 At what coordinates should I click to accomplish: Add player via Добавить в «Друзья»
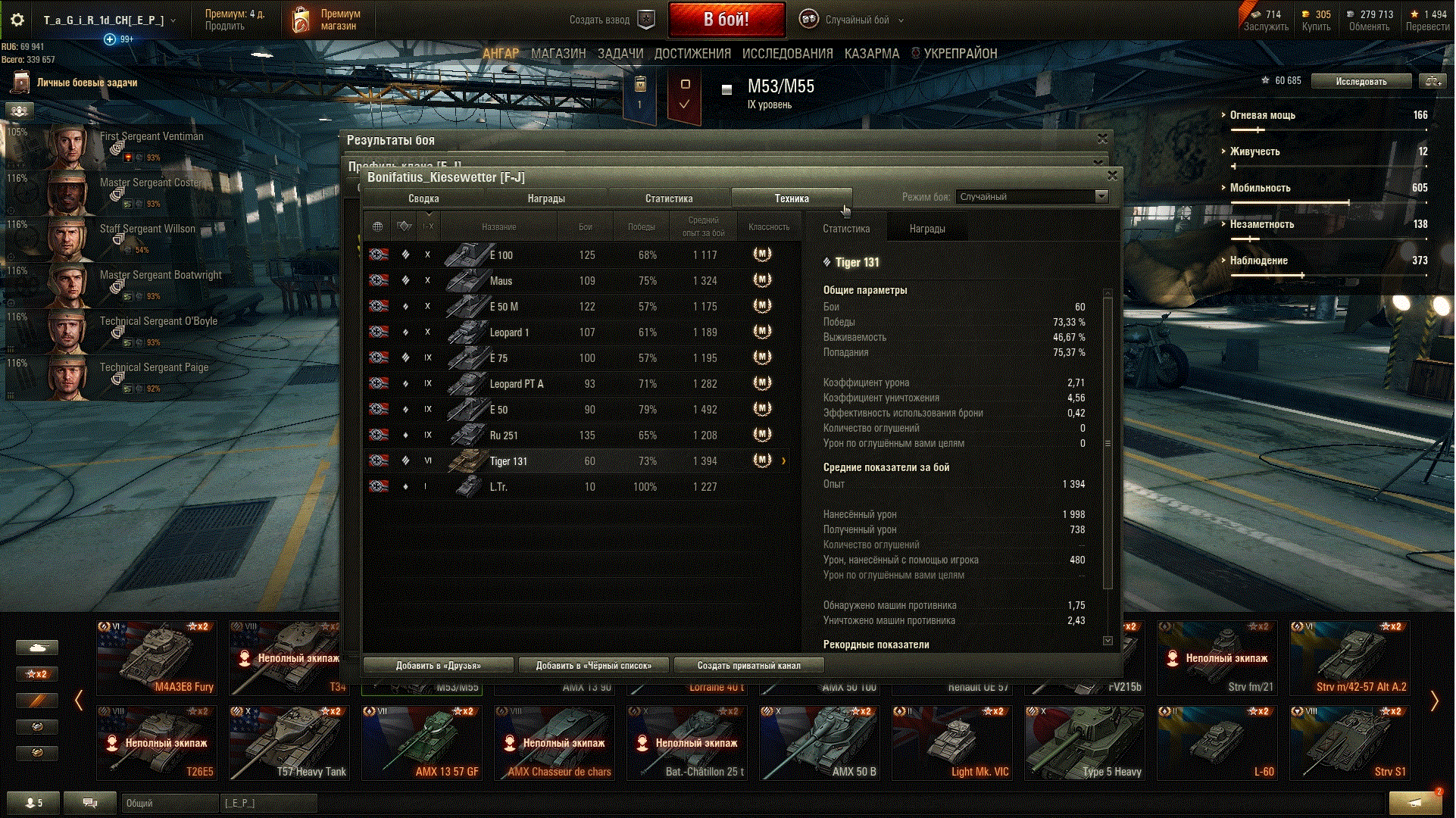[x=438, y=666]
